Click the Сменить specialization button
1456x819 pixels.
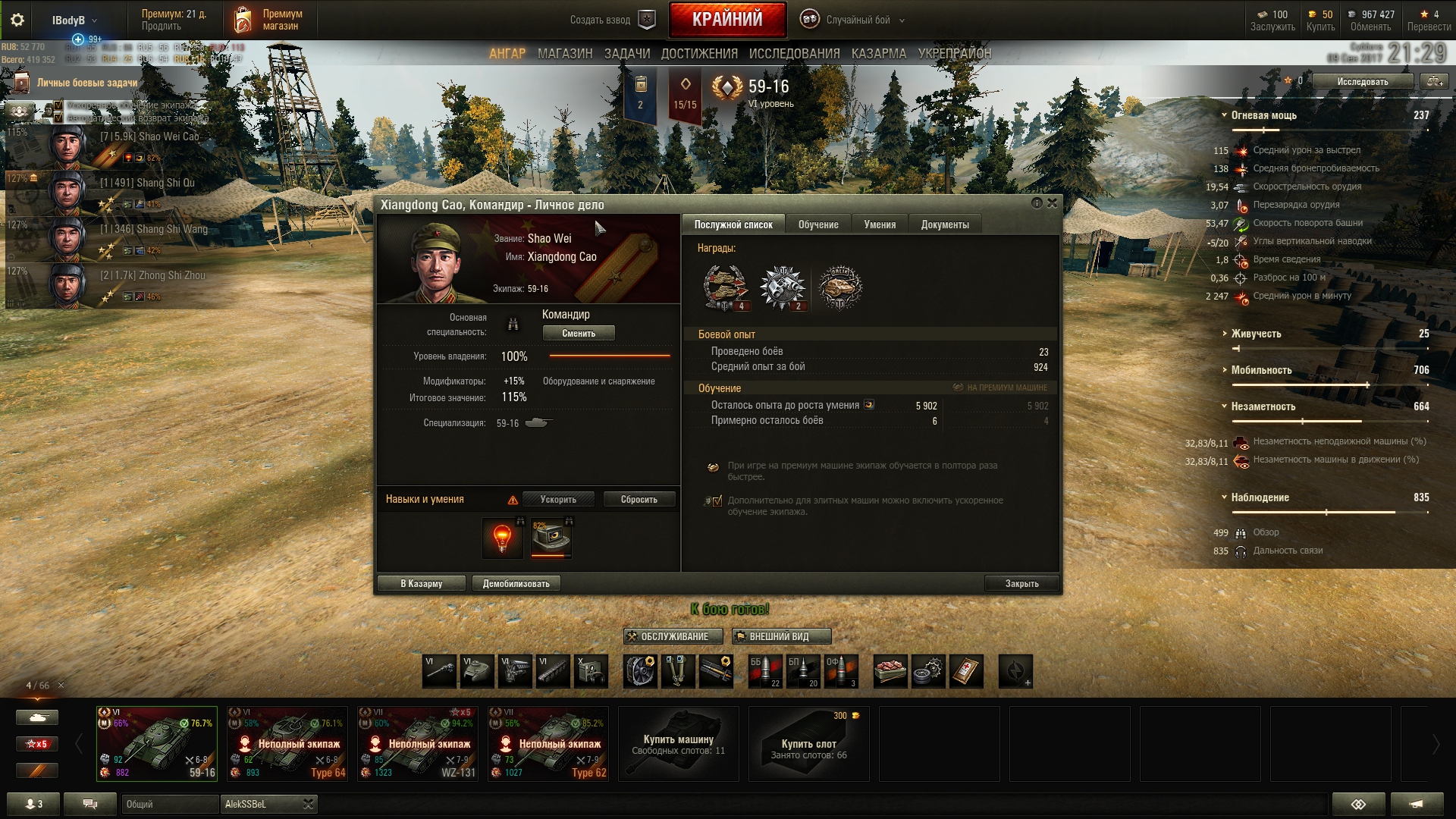tap(579, 334)
